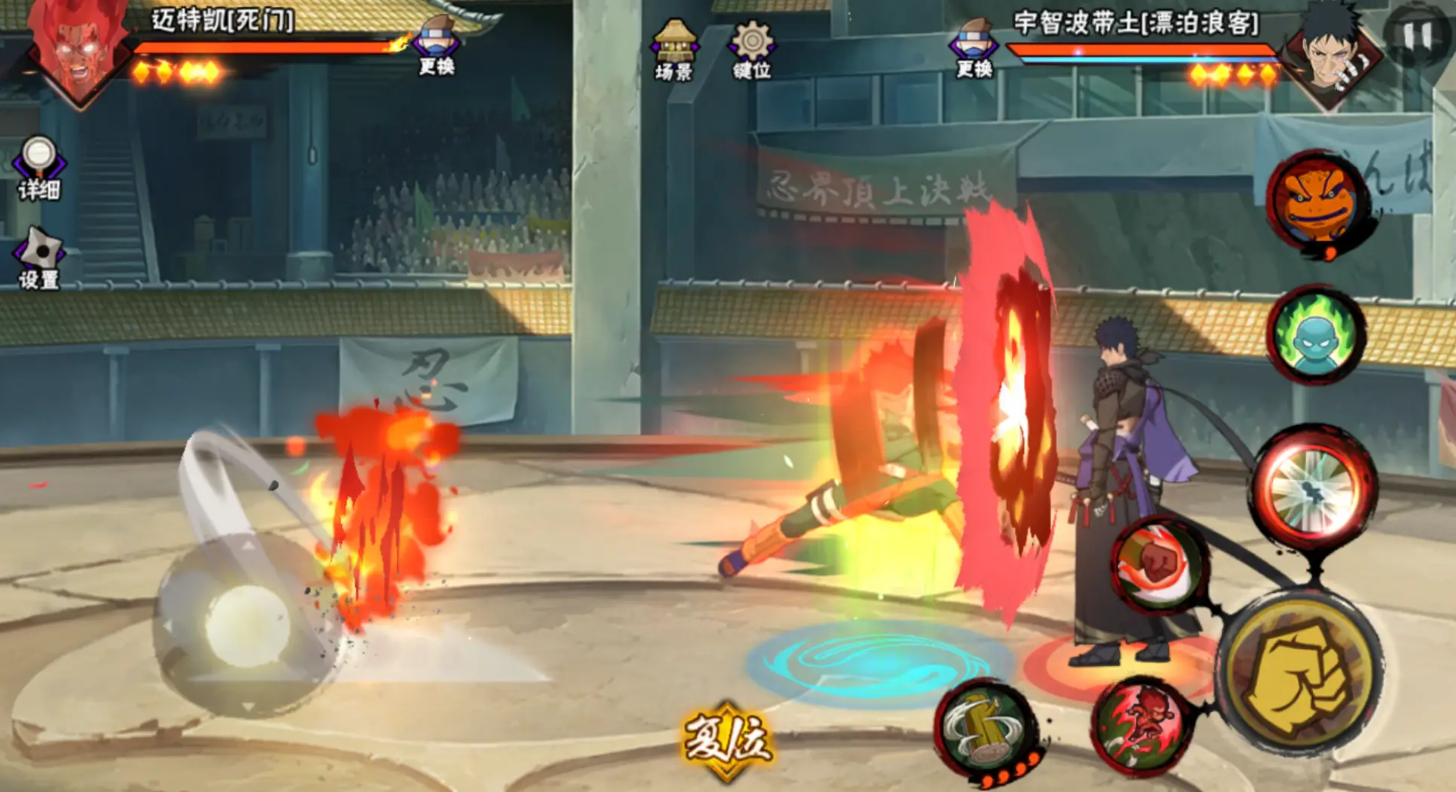Trigger the ultimate skill with white burst icon
Image resolution: width=1456 pixels, height=792 pixels.
[x=1311, y=489]
